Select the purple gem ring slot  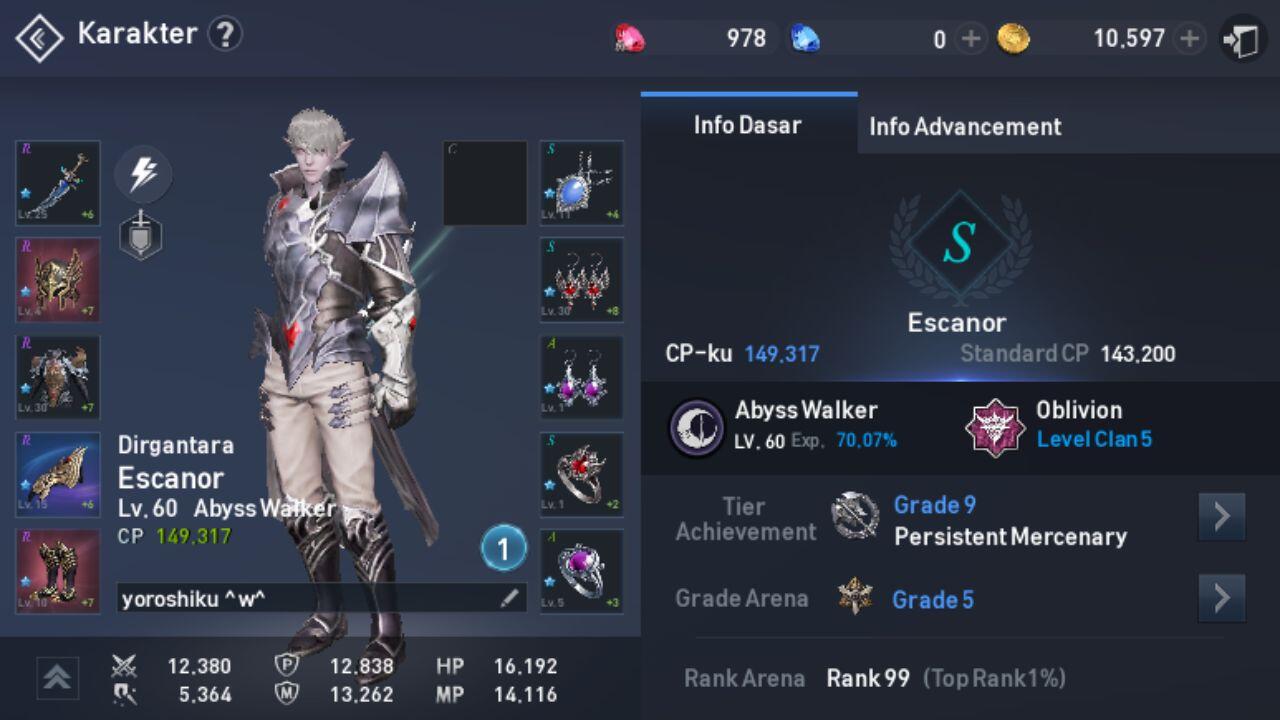[x=582, y=571]
